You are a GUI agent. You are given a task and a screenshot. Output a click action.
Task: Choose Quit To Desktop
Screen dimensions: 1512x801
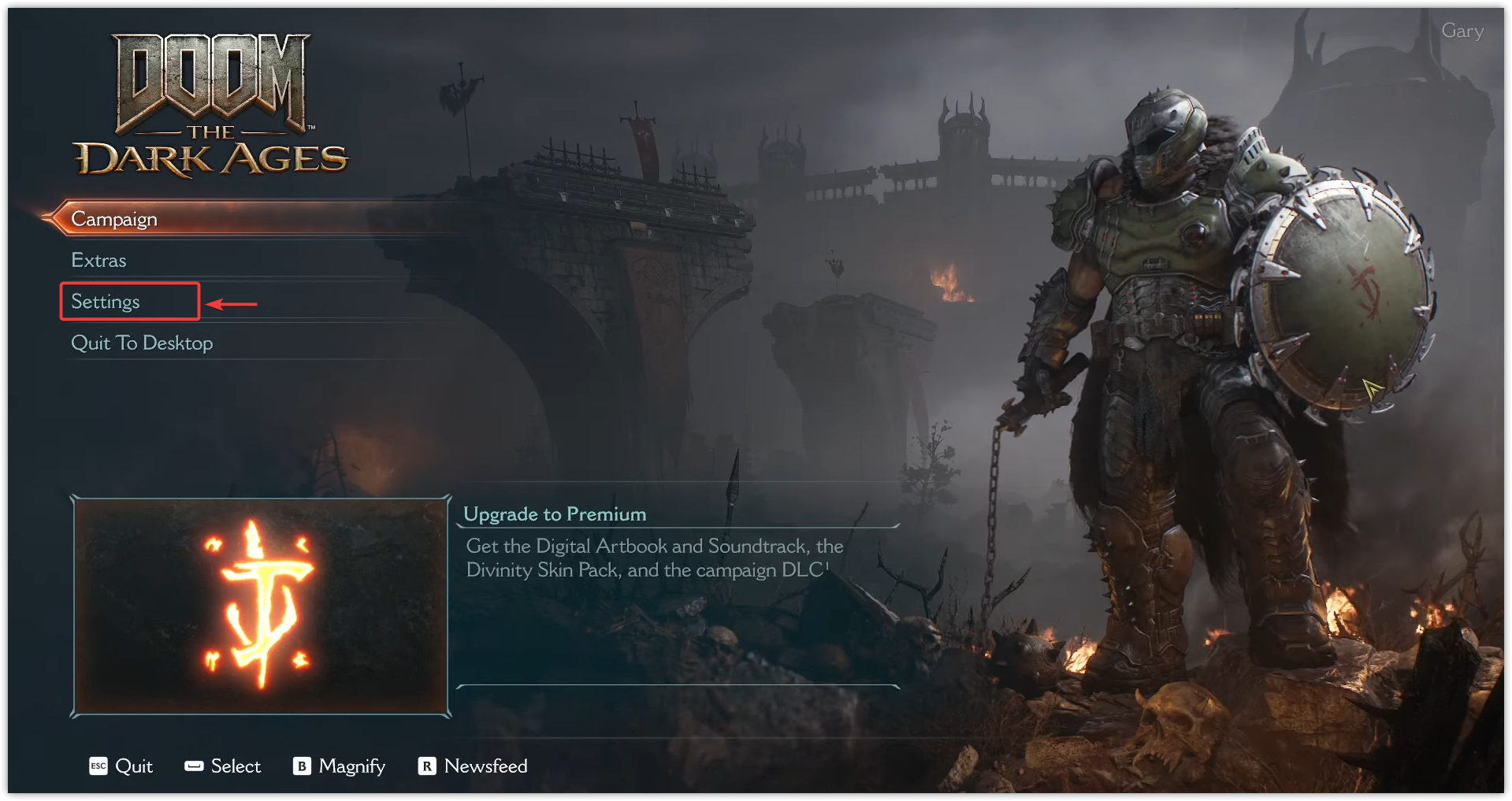coord(142,343)
